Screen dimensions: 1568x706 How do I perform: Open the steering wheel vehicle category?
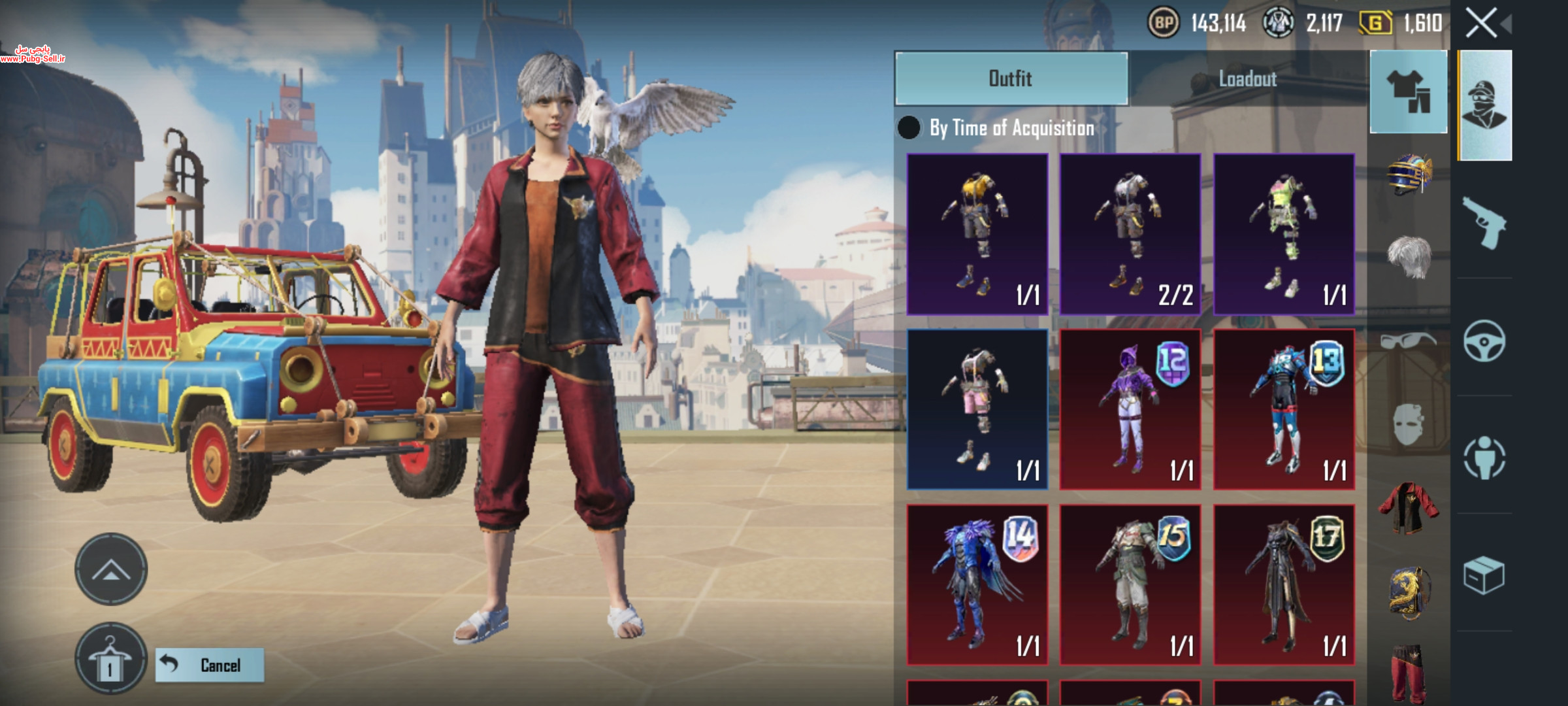[x=1484, y=341]
